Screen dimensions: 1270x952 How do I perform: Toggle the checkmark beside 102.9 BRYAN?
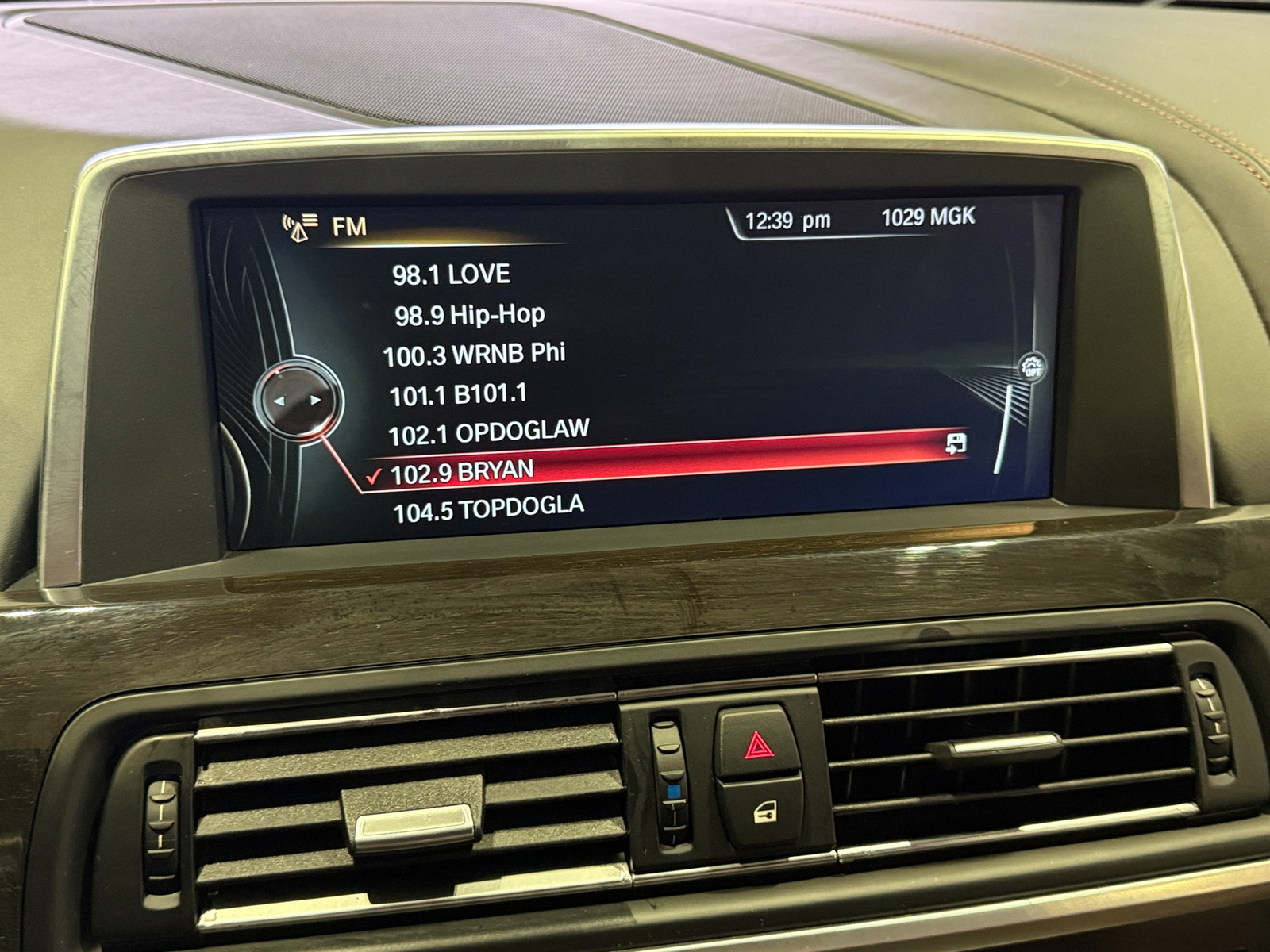click(373, 478)
